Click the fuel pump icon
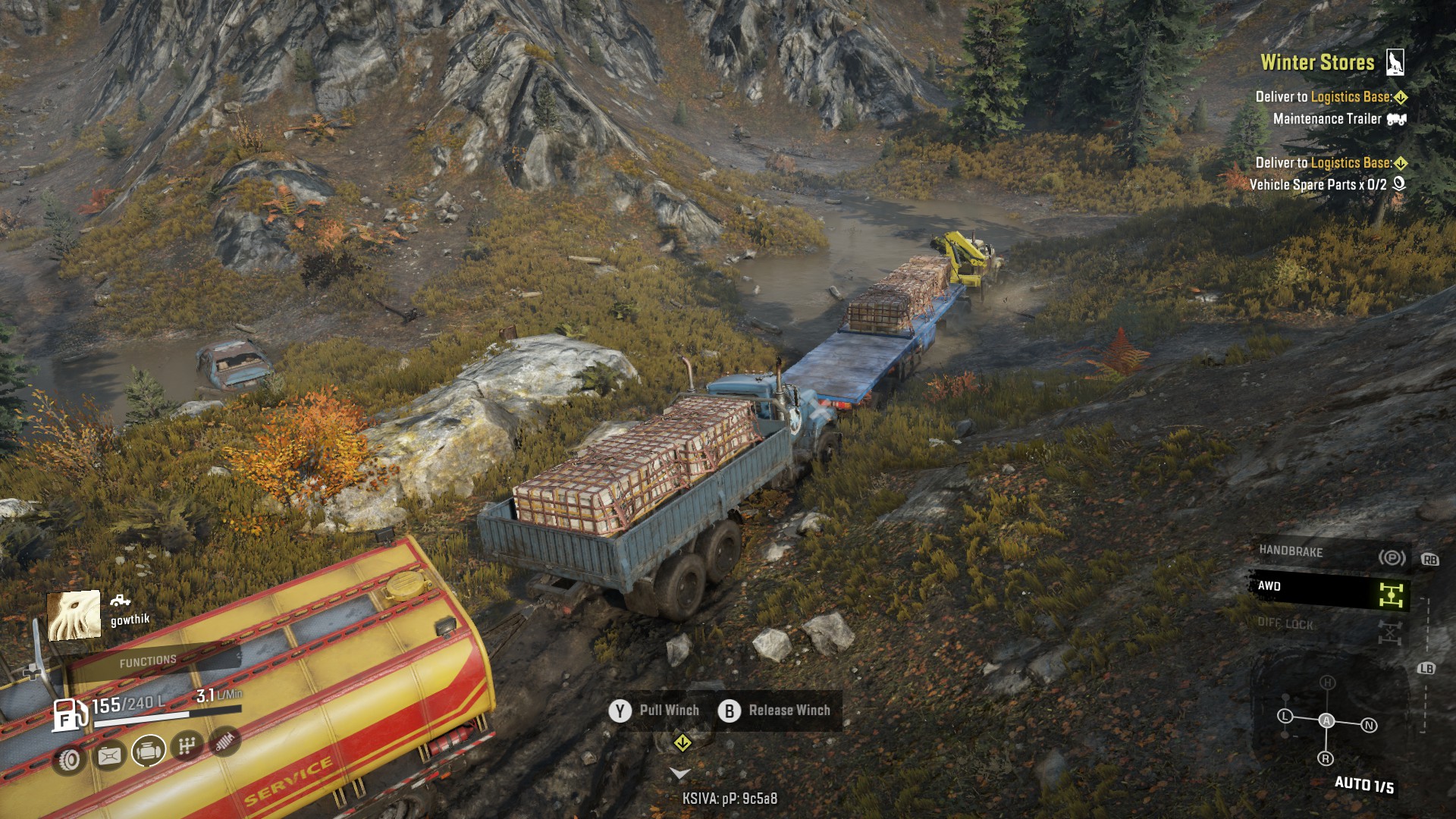Screen dimensions: 1456x819 pos(68,714)
